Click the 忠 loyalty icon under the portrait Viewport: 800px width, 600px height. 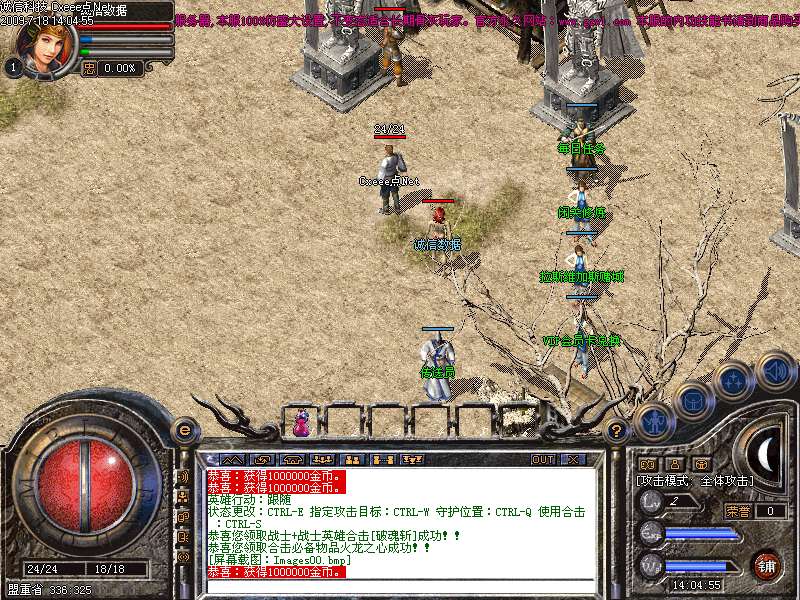[88, 68]
